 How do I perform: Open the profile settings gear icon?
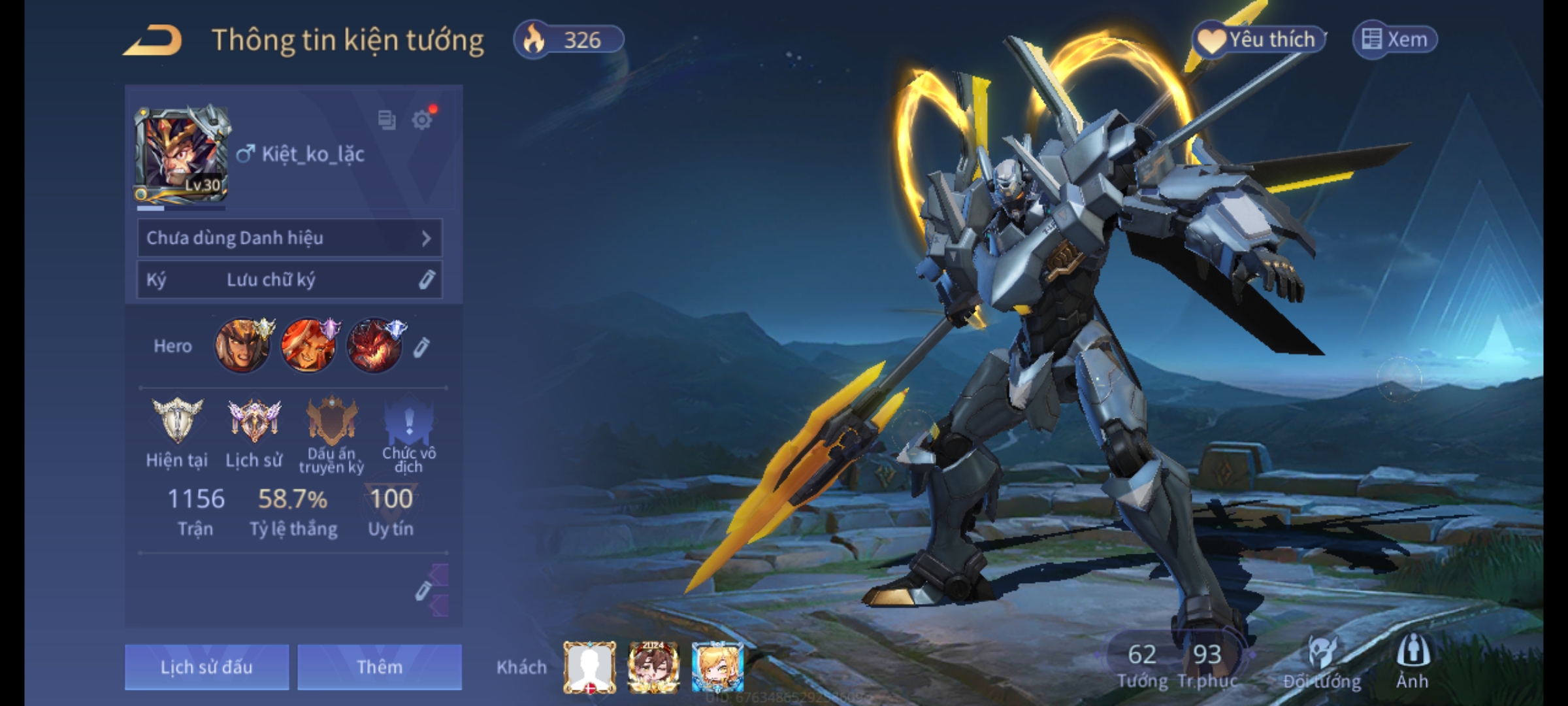(x=422, y=120)
